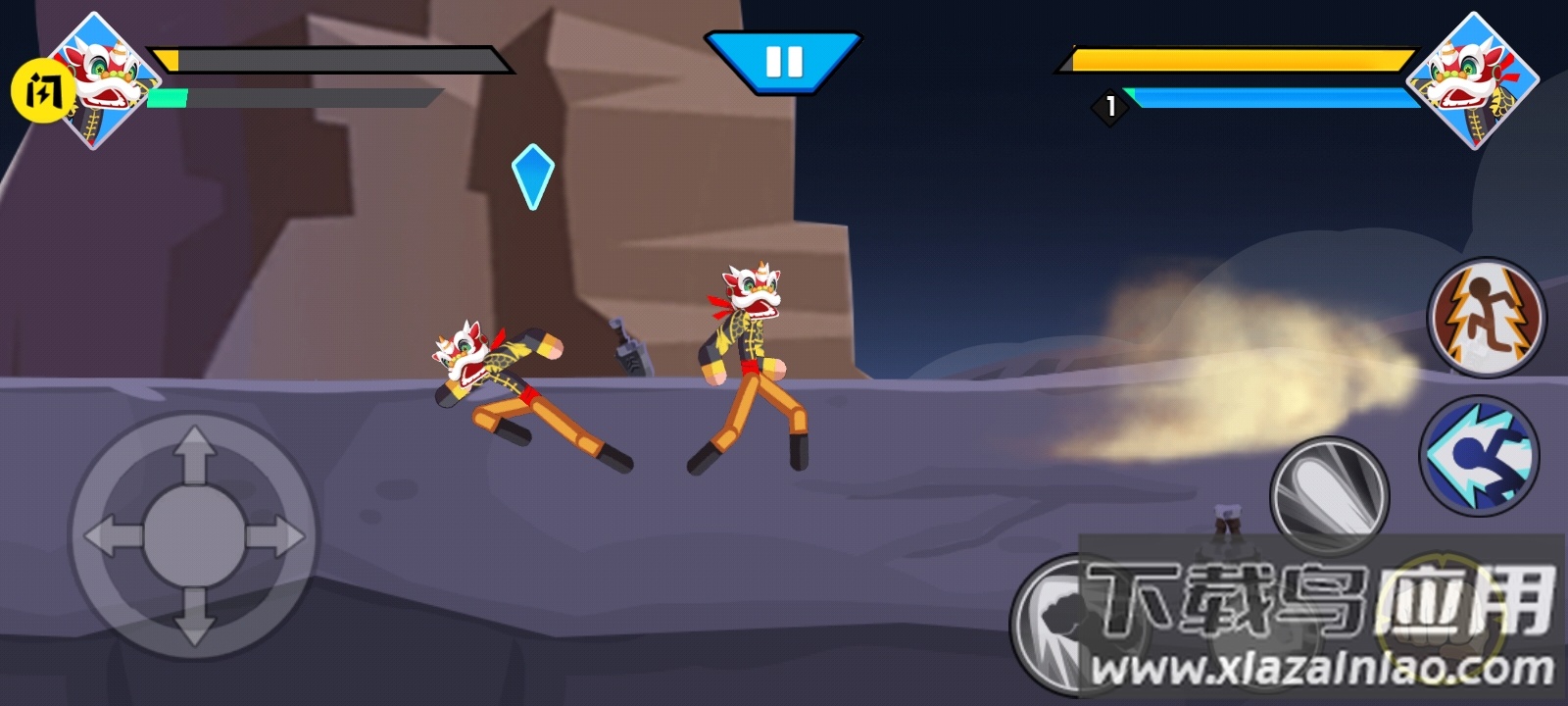Viewport: 1568px width, 706px height.
Task: Fire the grey energy blast skill
Action: pos(1329,495)
